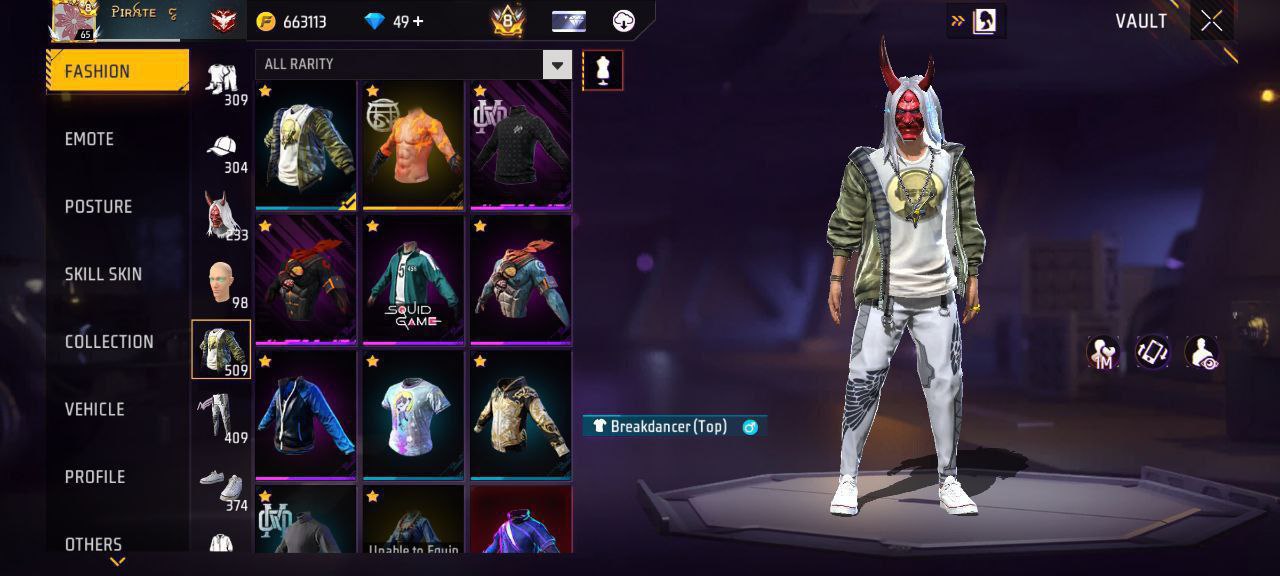
Task: Pick the pastel anime girl t-shirt
Action: point(413,414)
